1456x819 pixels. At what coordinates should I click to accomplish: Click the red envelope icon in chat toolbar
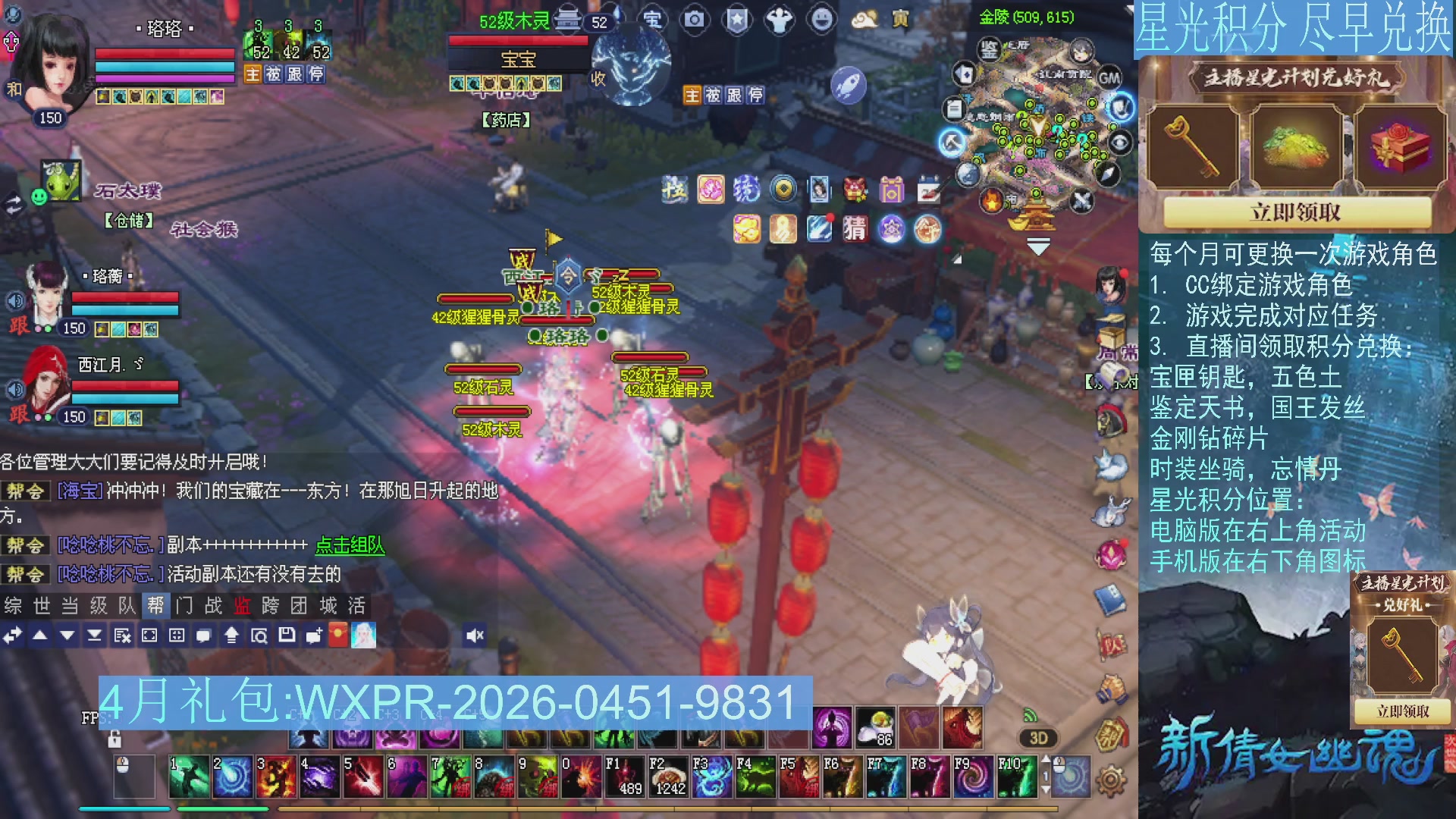(x=339, y=637)
